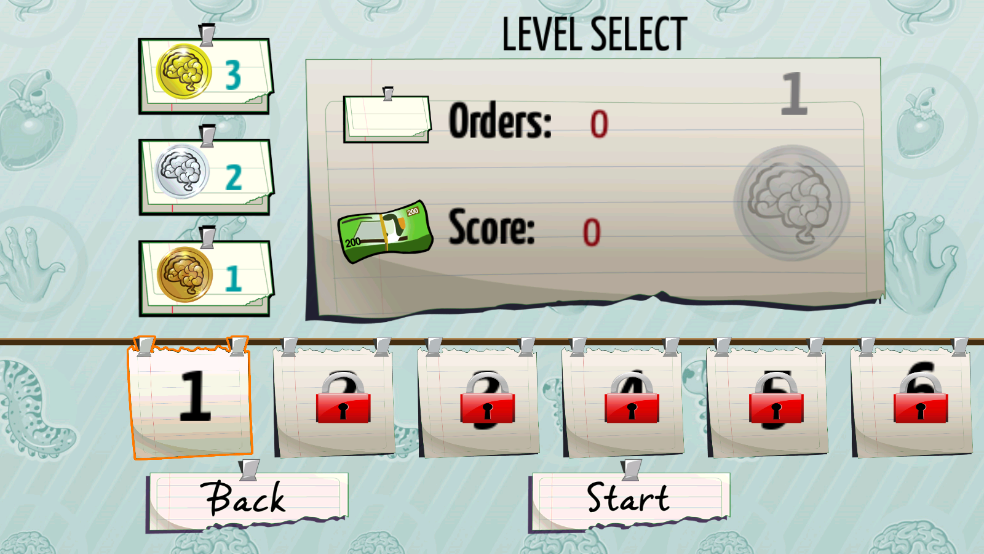This screenshot has width=984, height=554.
Task: Select level 1 tile
Action: (190, 398)
